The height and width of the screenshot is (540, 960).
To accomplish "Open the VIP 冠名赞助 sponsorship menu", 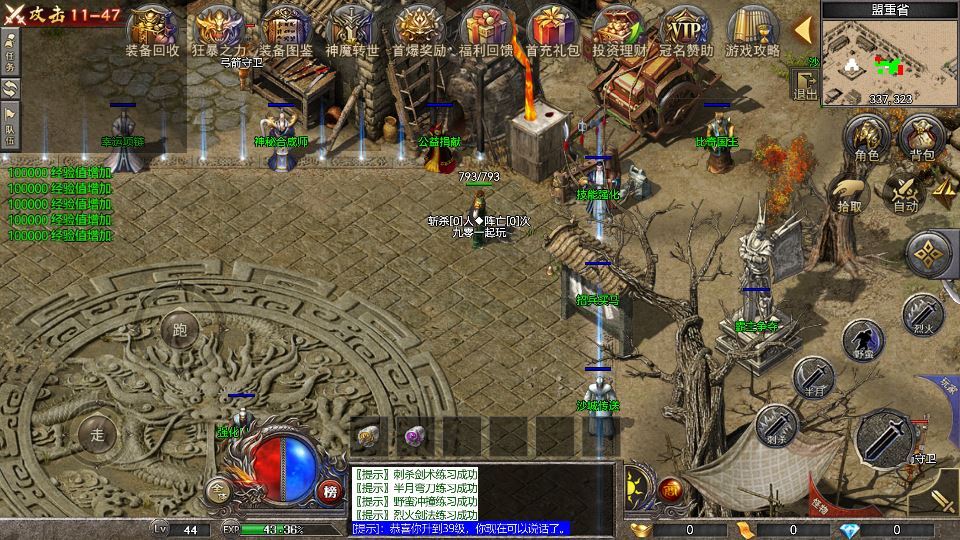I will pos(686,29).
